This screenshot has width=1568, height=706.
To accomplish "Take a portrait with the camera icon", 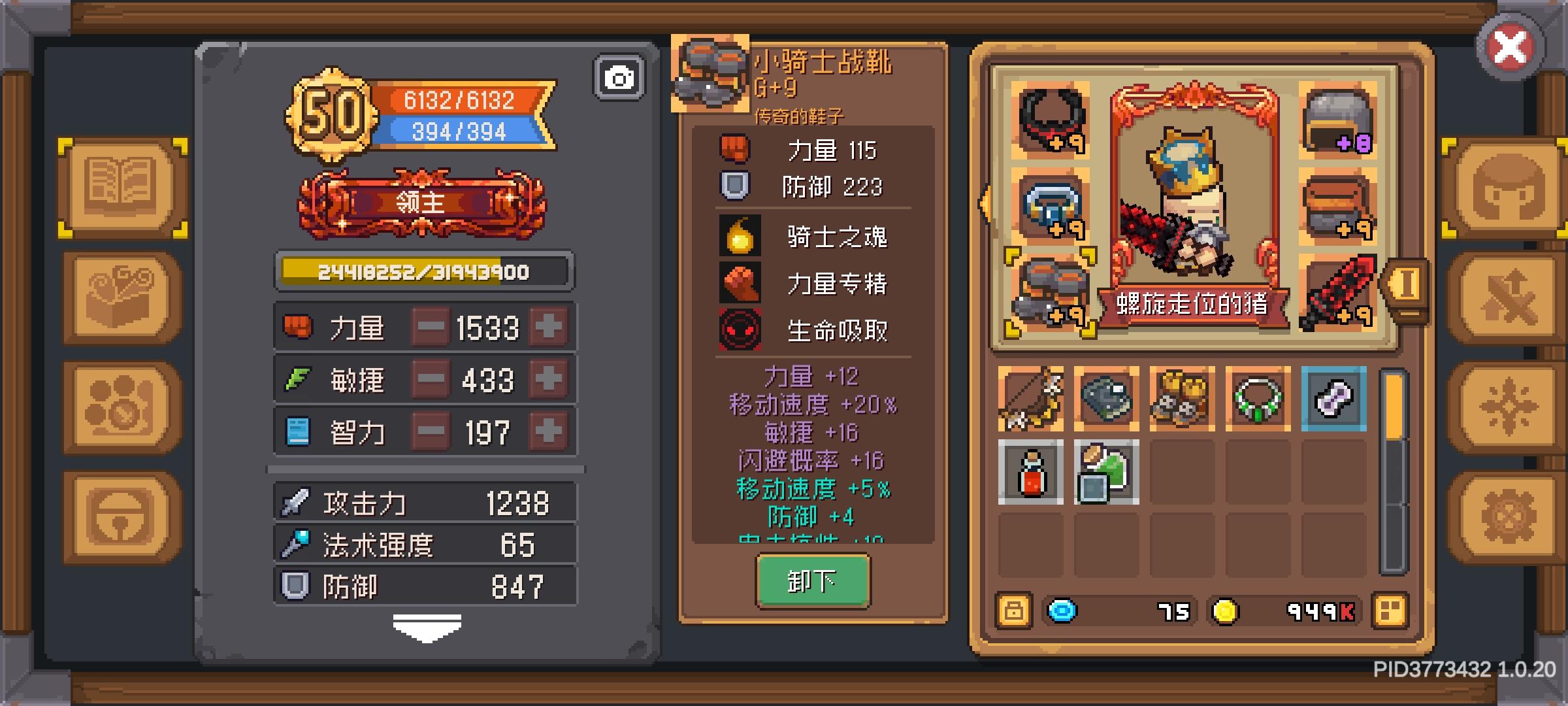I will 619,76.
